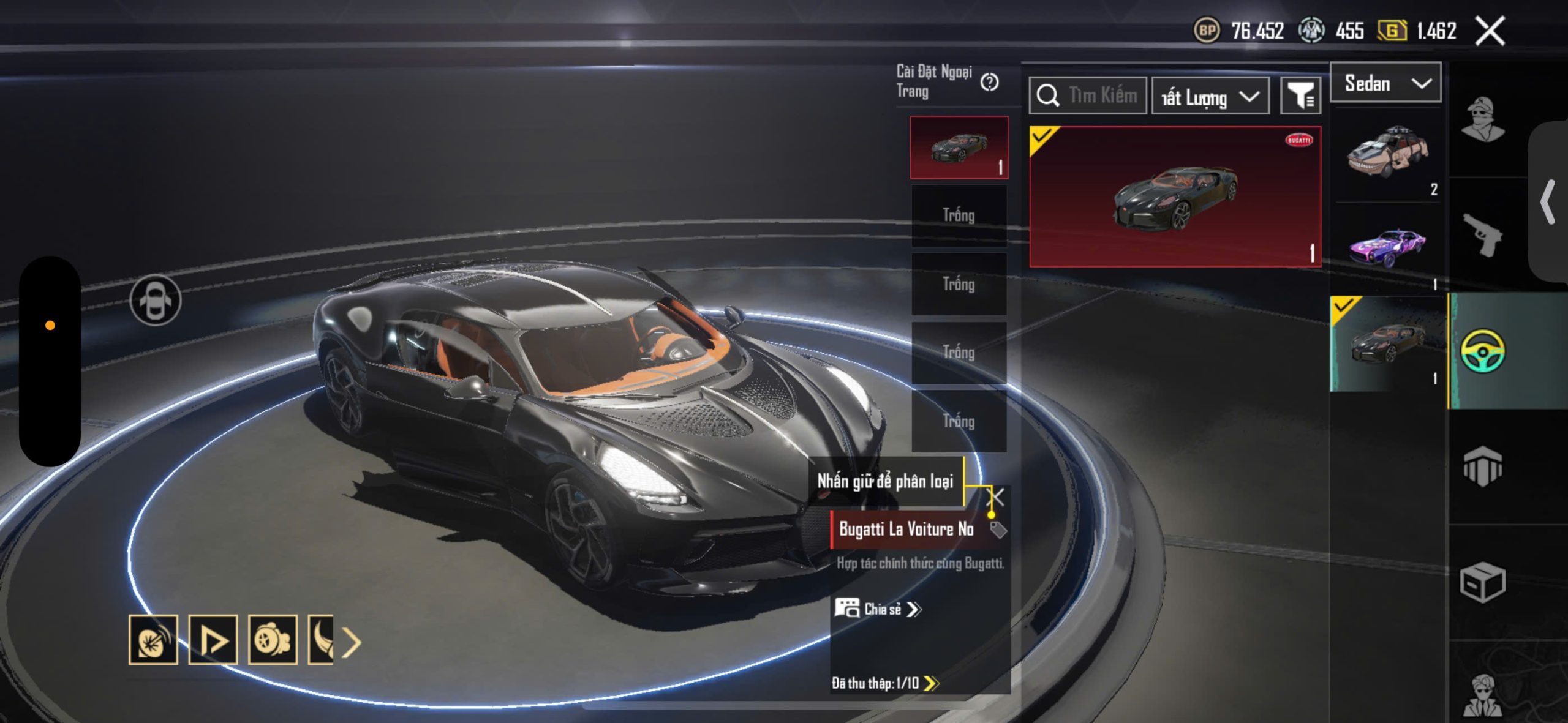The image size is (1568, 723).
Task: Toggle the car doors view button
Action: [x=156, y=301]
